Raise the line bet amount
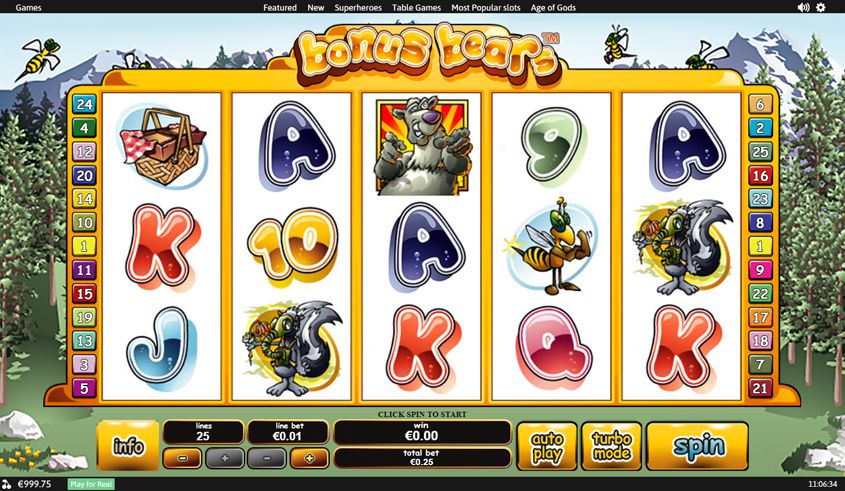 click(x=309, y=459)
